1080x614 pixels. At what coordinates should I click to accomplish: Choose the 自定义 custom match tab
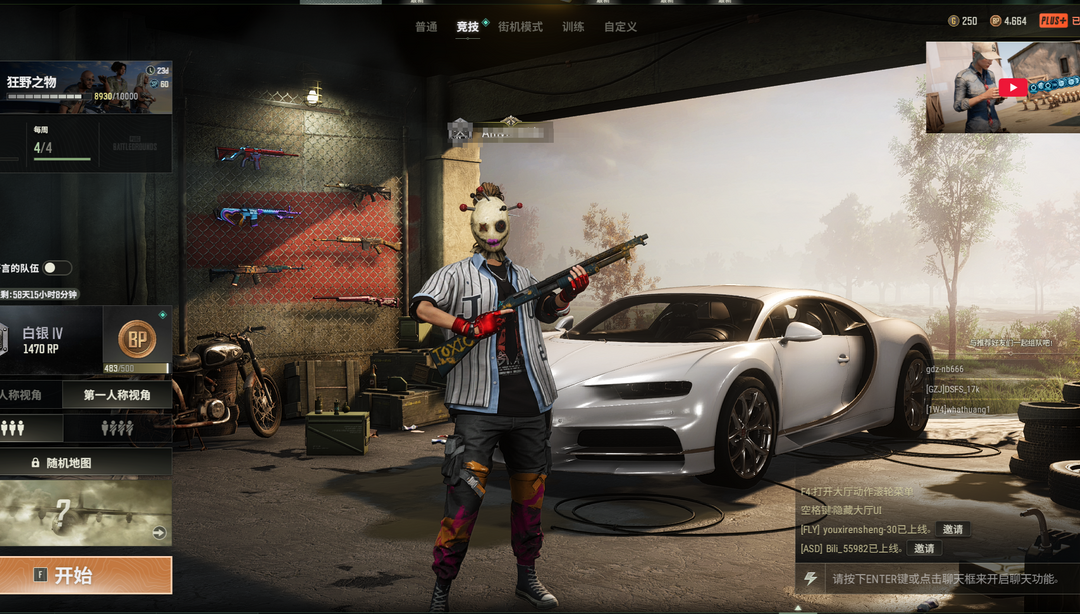(x=620, y=27)
